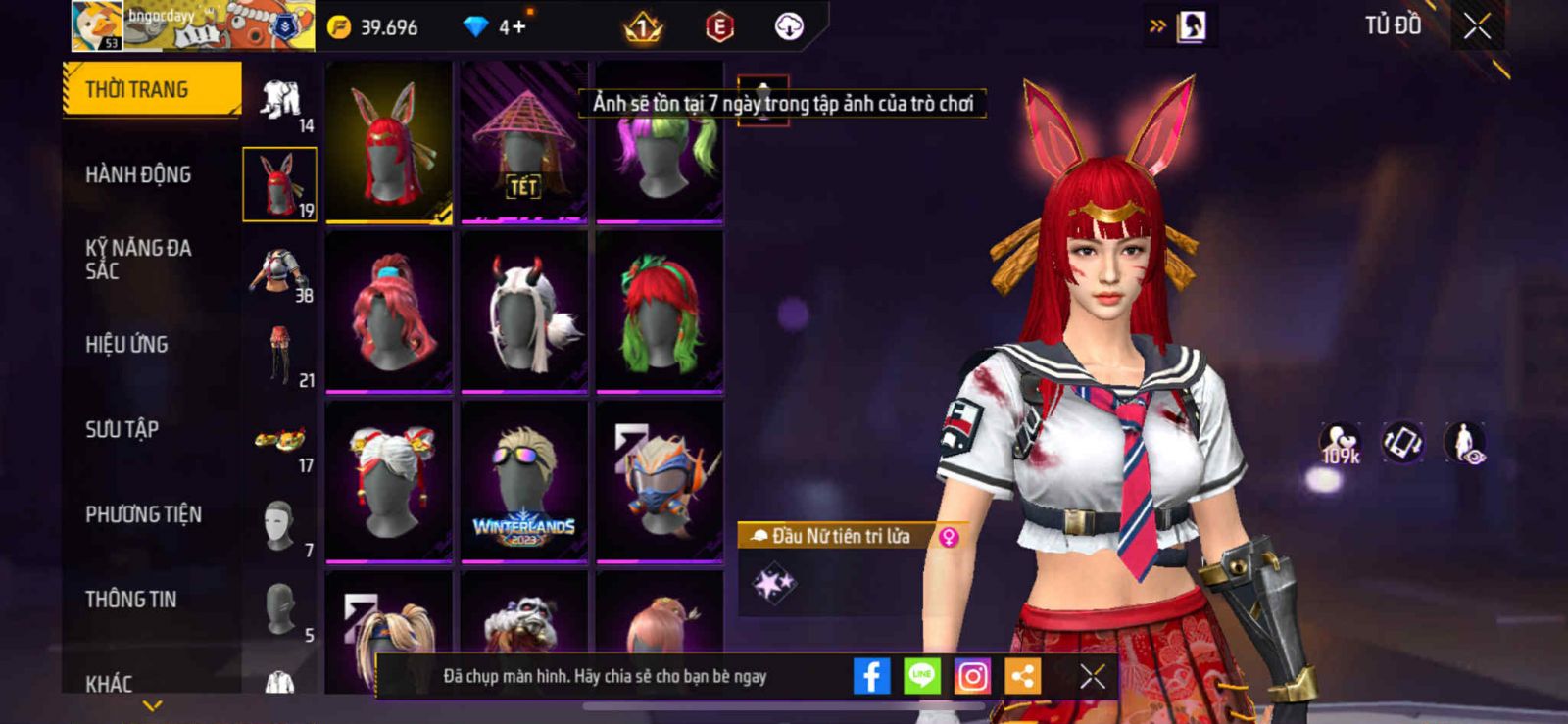Switch to the Hành Động tab
Viewport: 1568px width, 724px height.
(x=138, y=174)
